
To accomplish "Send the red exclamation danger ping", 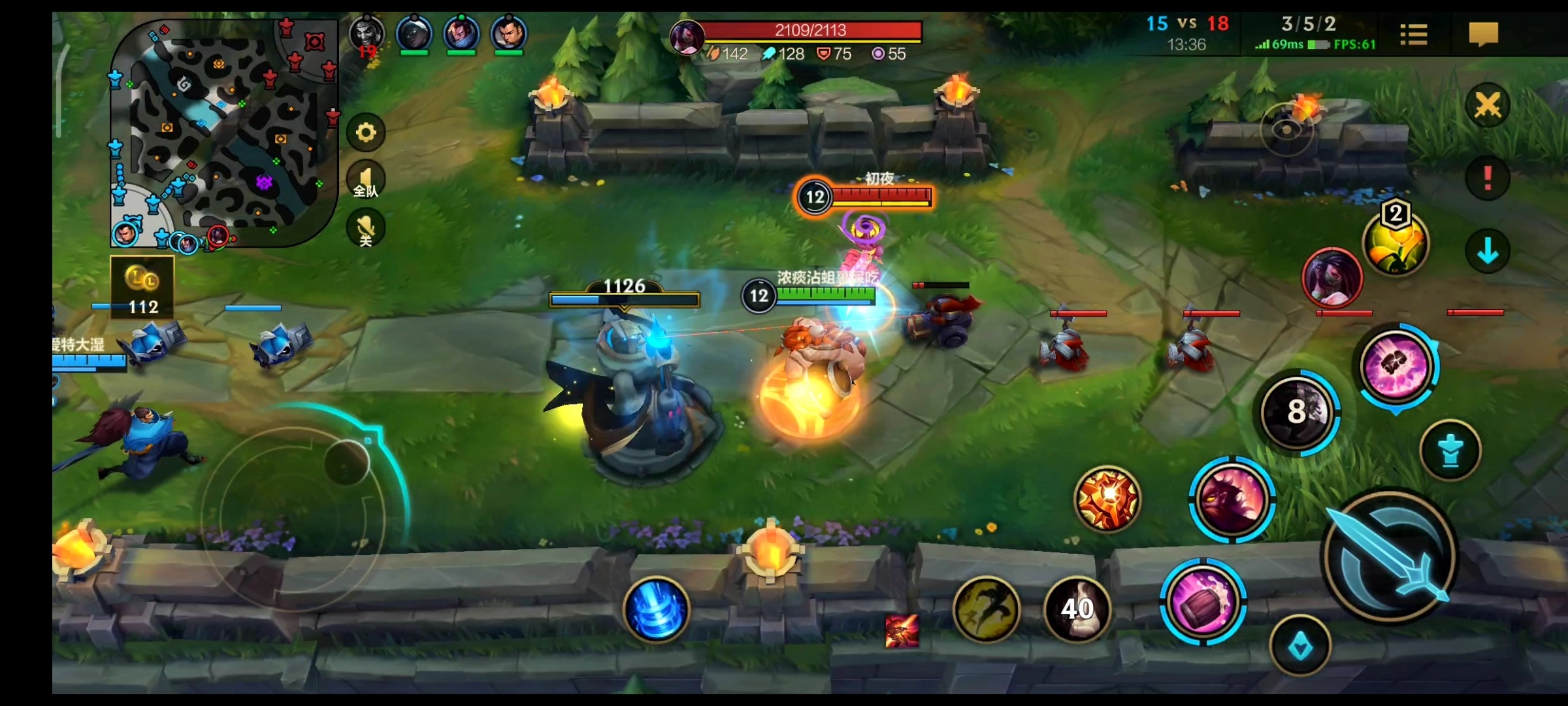I will pyautogui.click(x=1488, y=178).
